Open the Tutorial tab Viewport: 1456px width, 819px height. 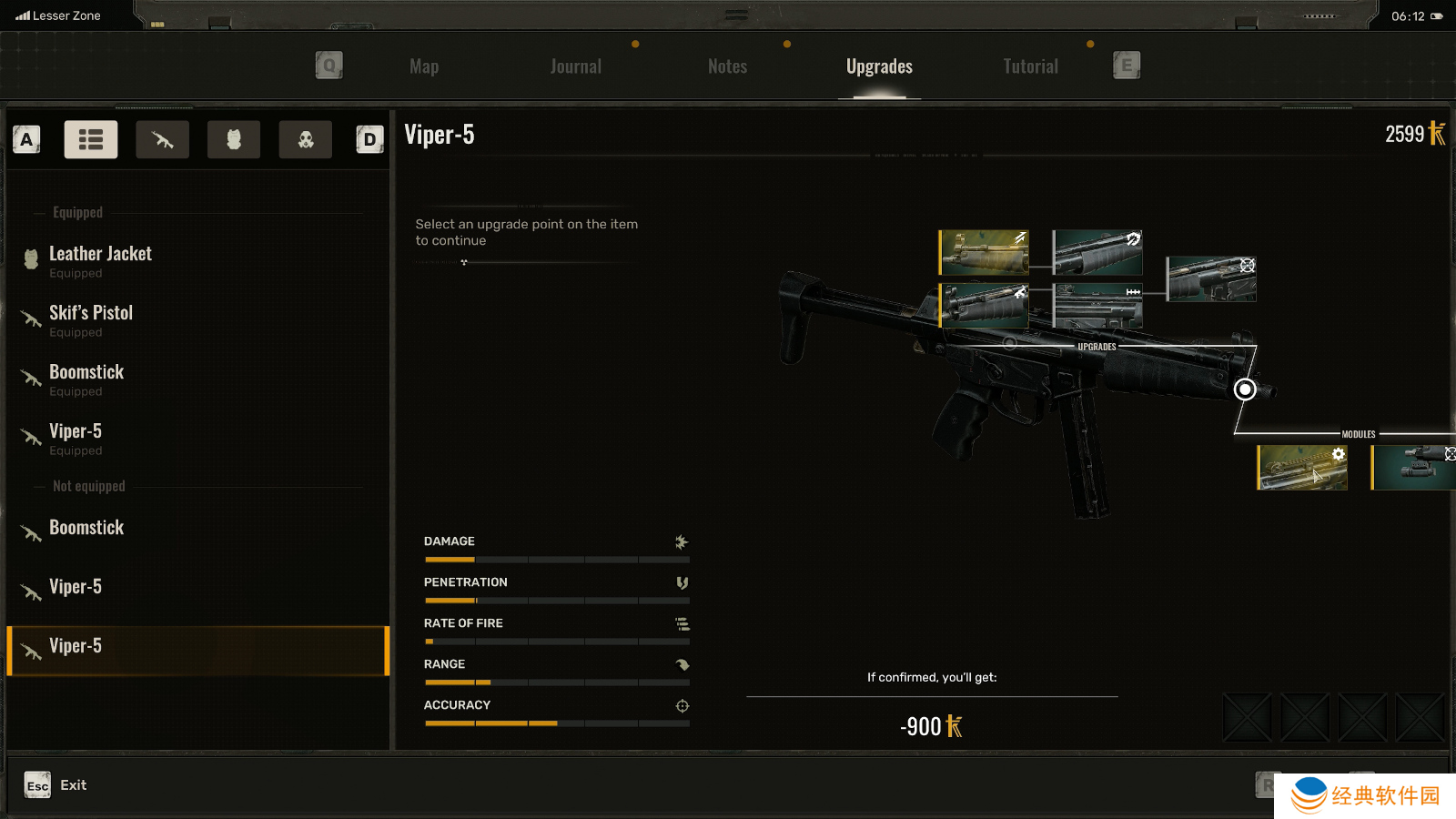[x=1030, y=66]
